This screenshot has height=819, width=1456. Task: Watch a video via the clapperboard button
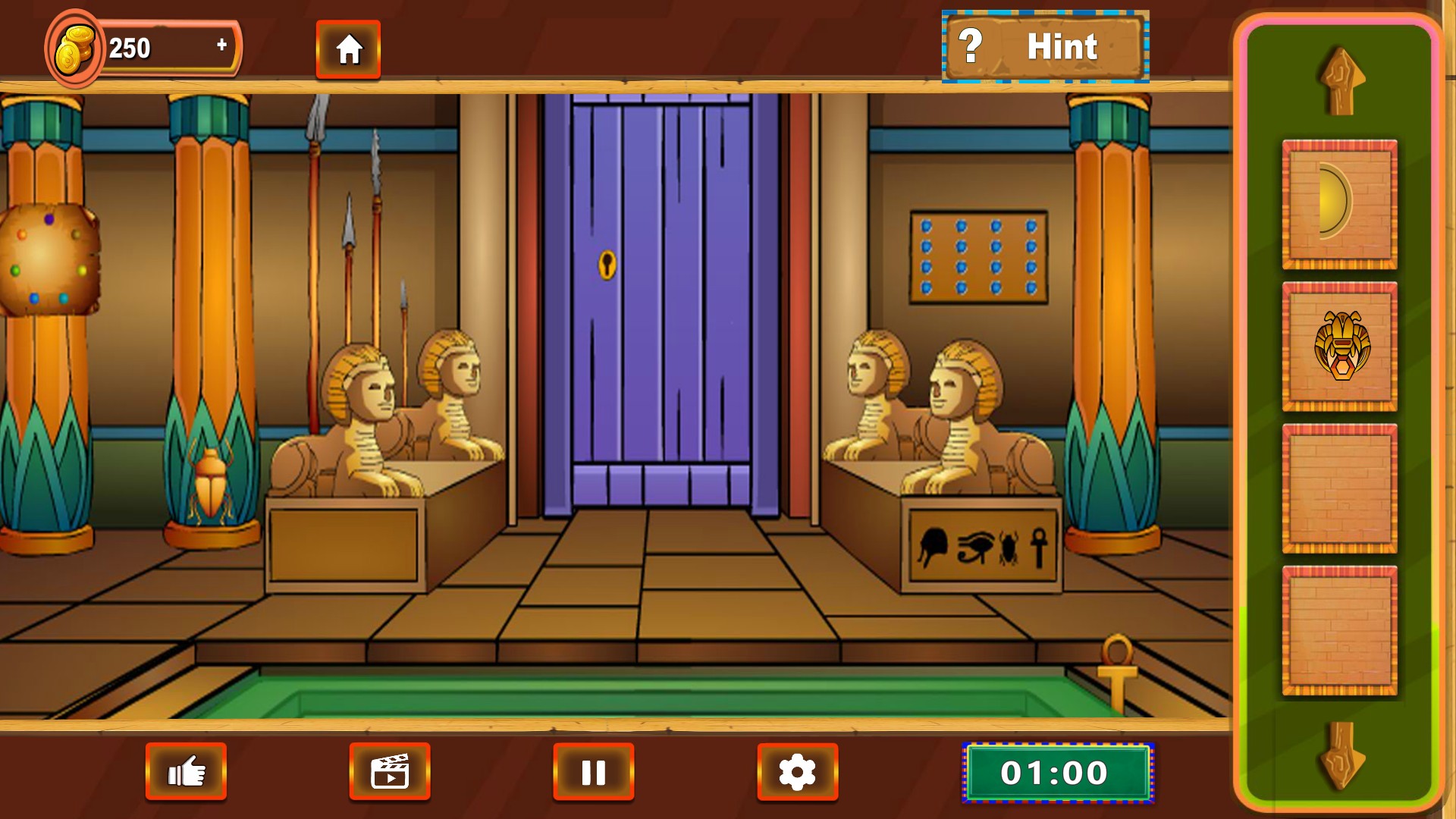pyautogui.click(x=390, y=772)
